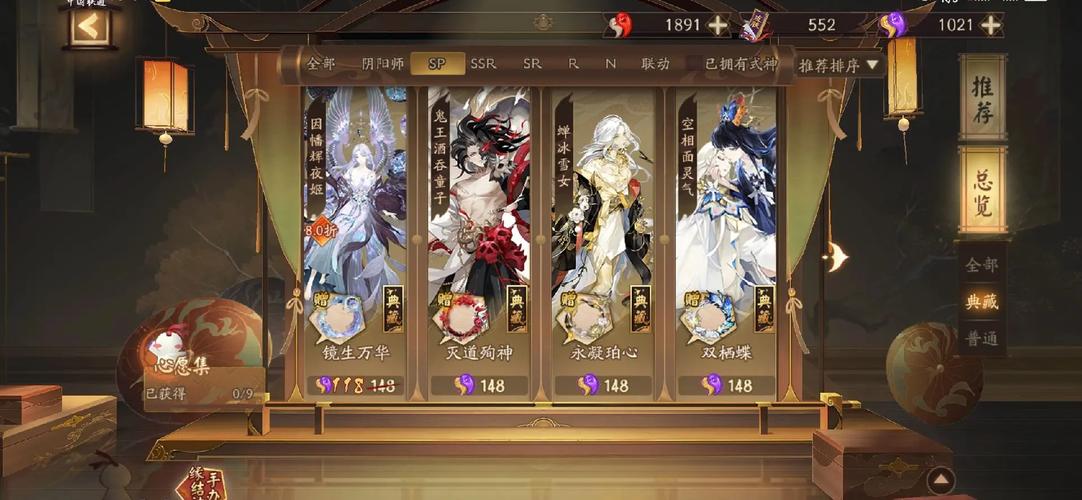Open the 推荐排序 sort dropdown
1082x500 pixels.
838,65
